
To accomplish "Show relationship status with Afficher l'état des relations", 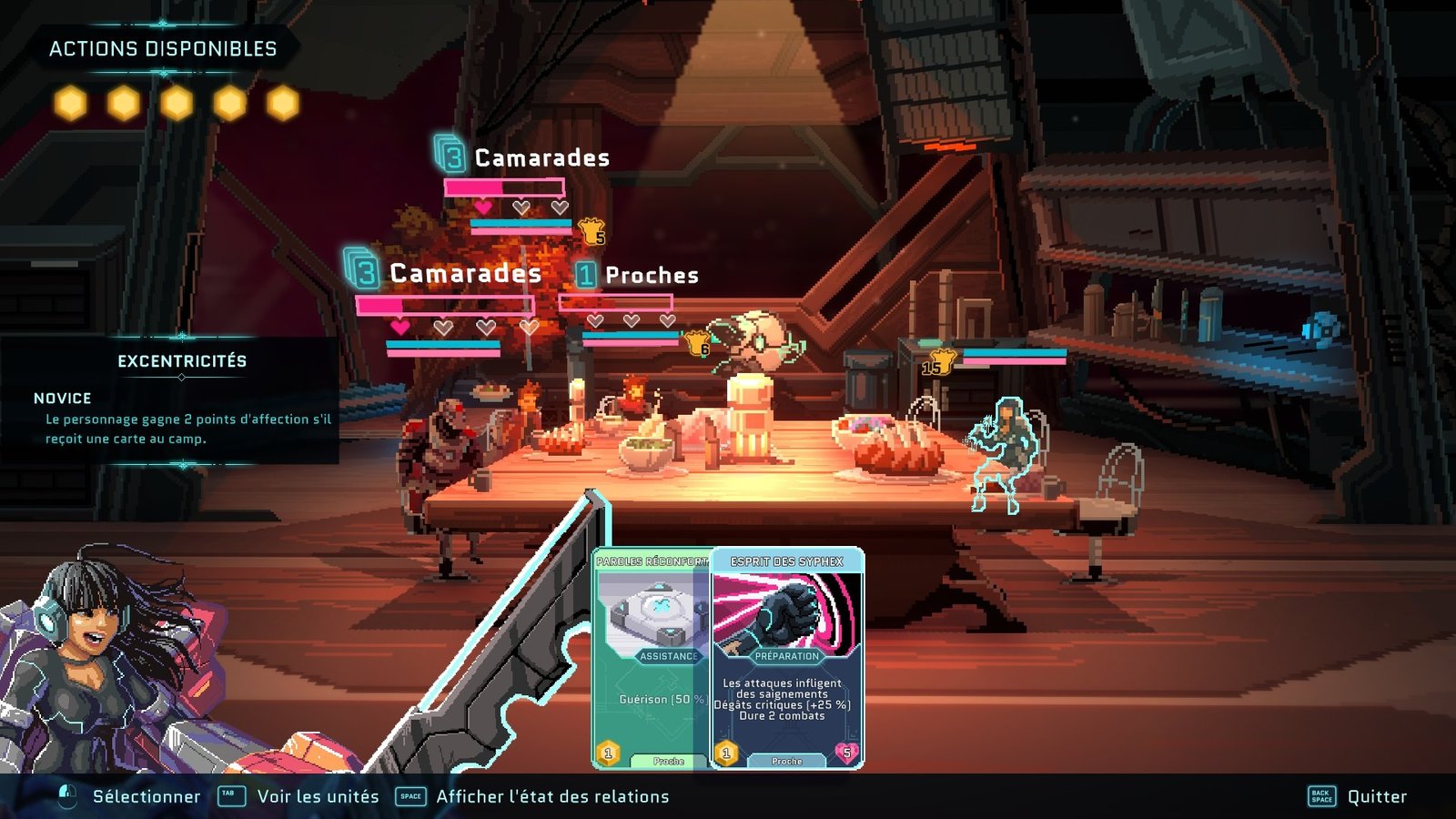I will click(x=551, y=796).
